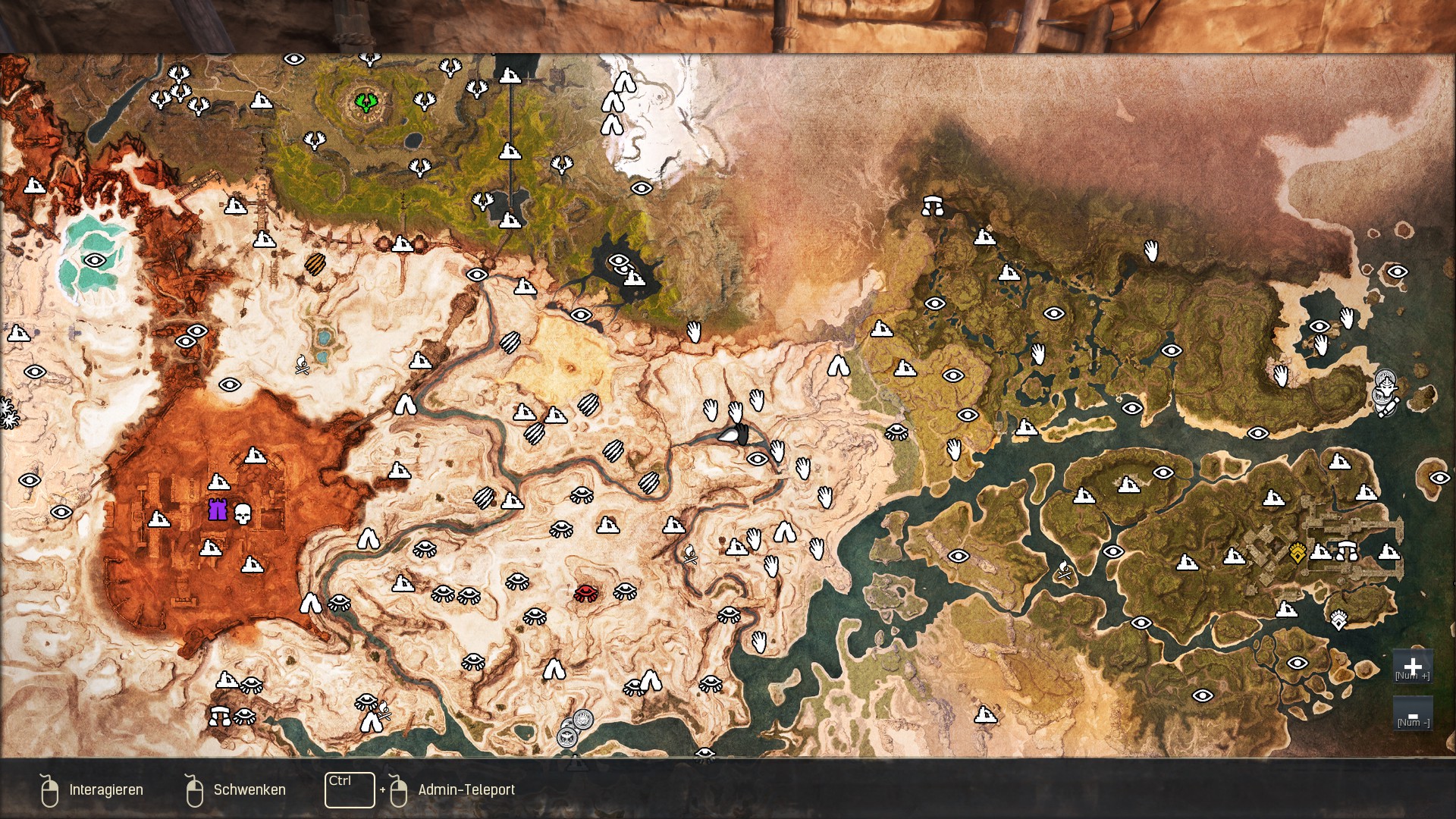The width and height of the screenshot is (1456, 819).
Task: Click the purple tower map marker
Action: pos(218,509)
